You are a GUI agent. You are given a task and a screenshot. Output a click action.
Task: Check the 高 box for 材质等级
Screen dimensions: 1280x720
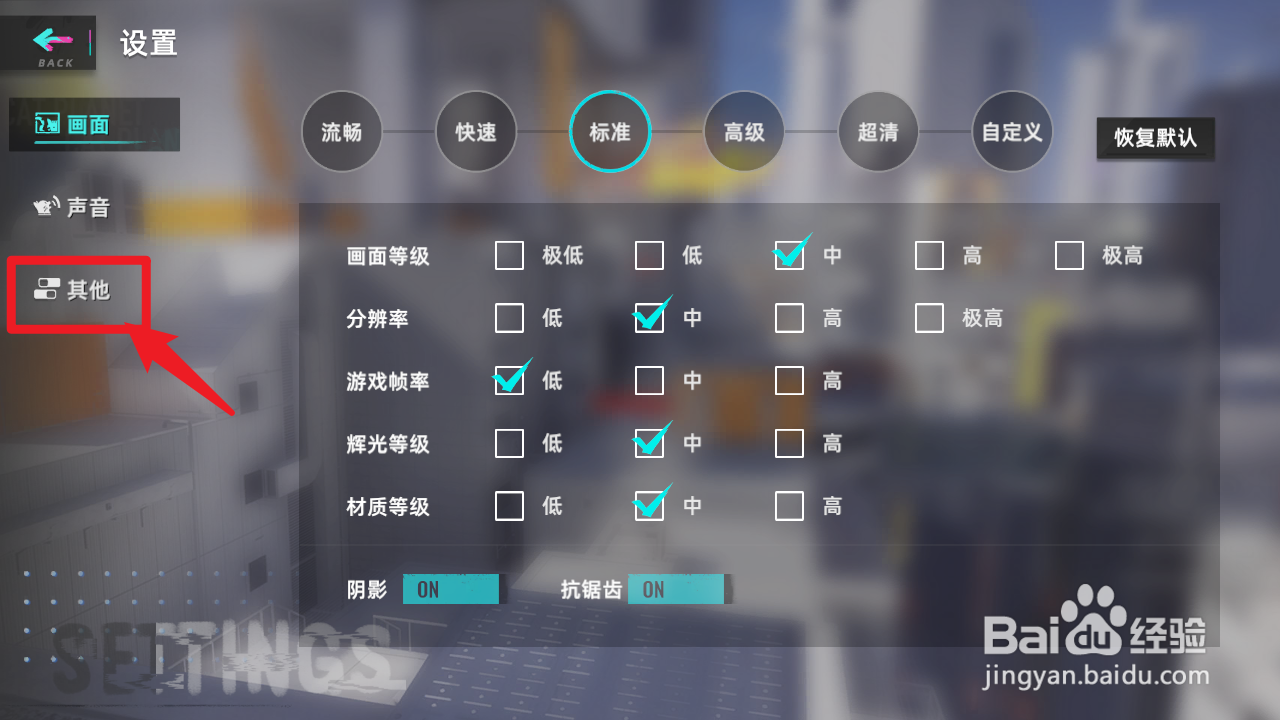click(x=789, y=506)
